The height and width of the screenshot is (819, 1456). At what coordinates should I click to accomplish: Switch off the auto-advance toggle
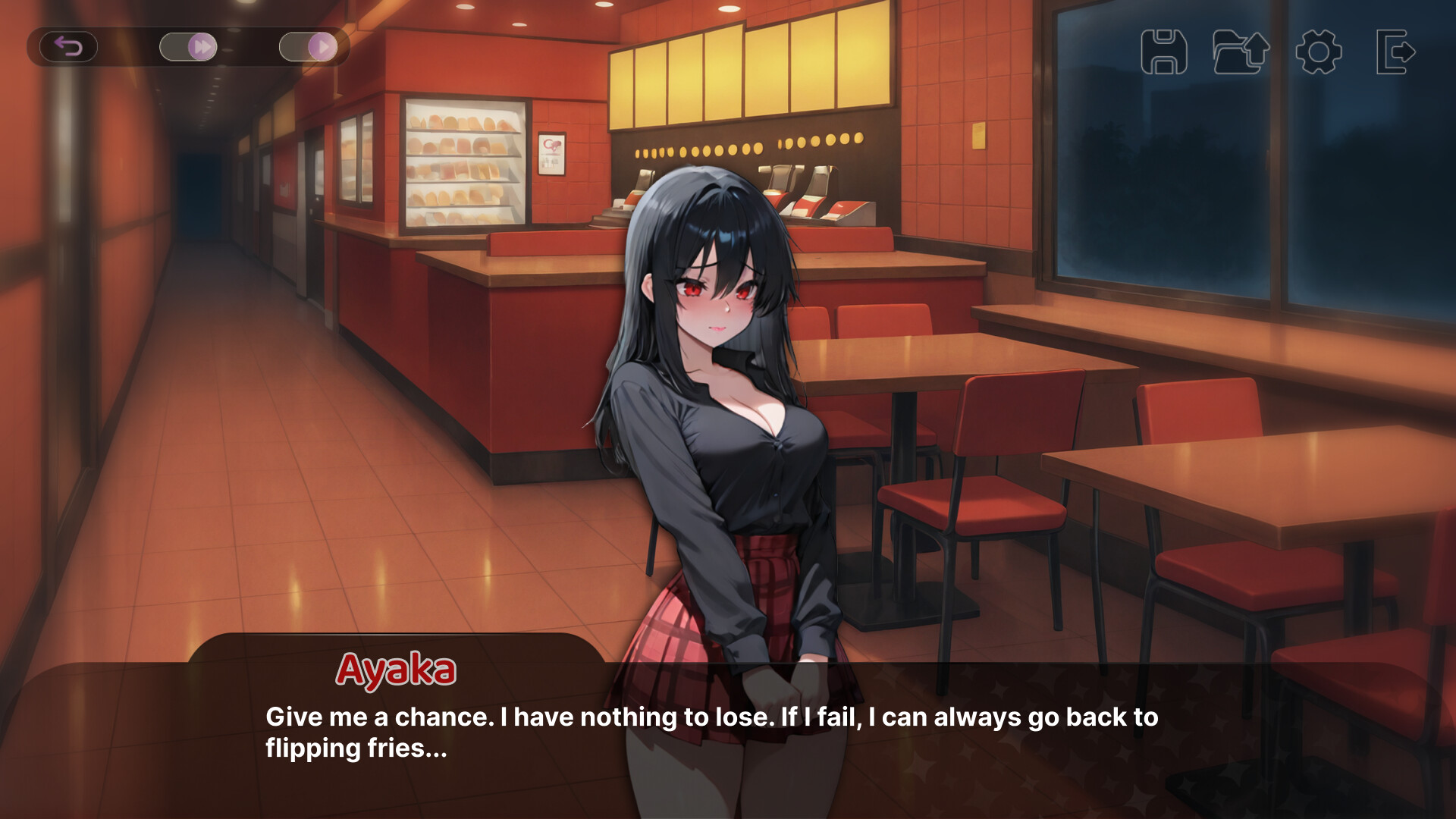309,46
